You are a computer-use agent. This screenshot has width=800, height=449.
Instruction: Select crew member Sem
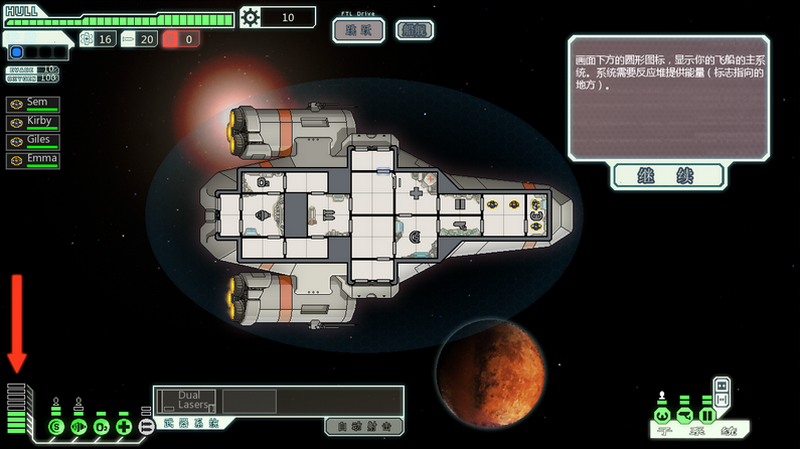pos(33,104)
